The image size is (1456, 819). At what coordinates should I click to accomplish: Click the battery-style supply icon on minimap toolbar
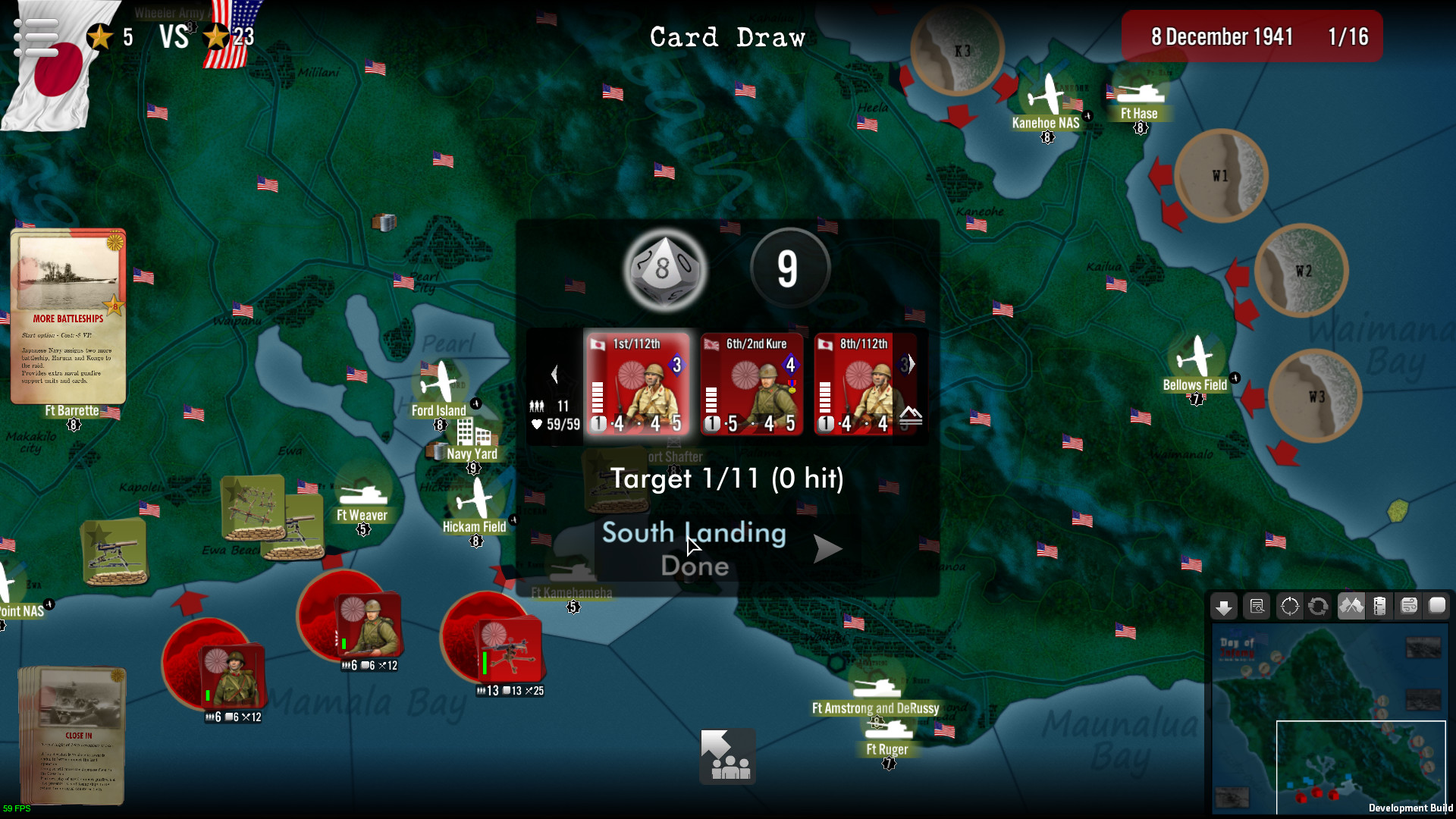(x=1379, y=606)
